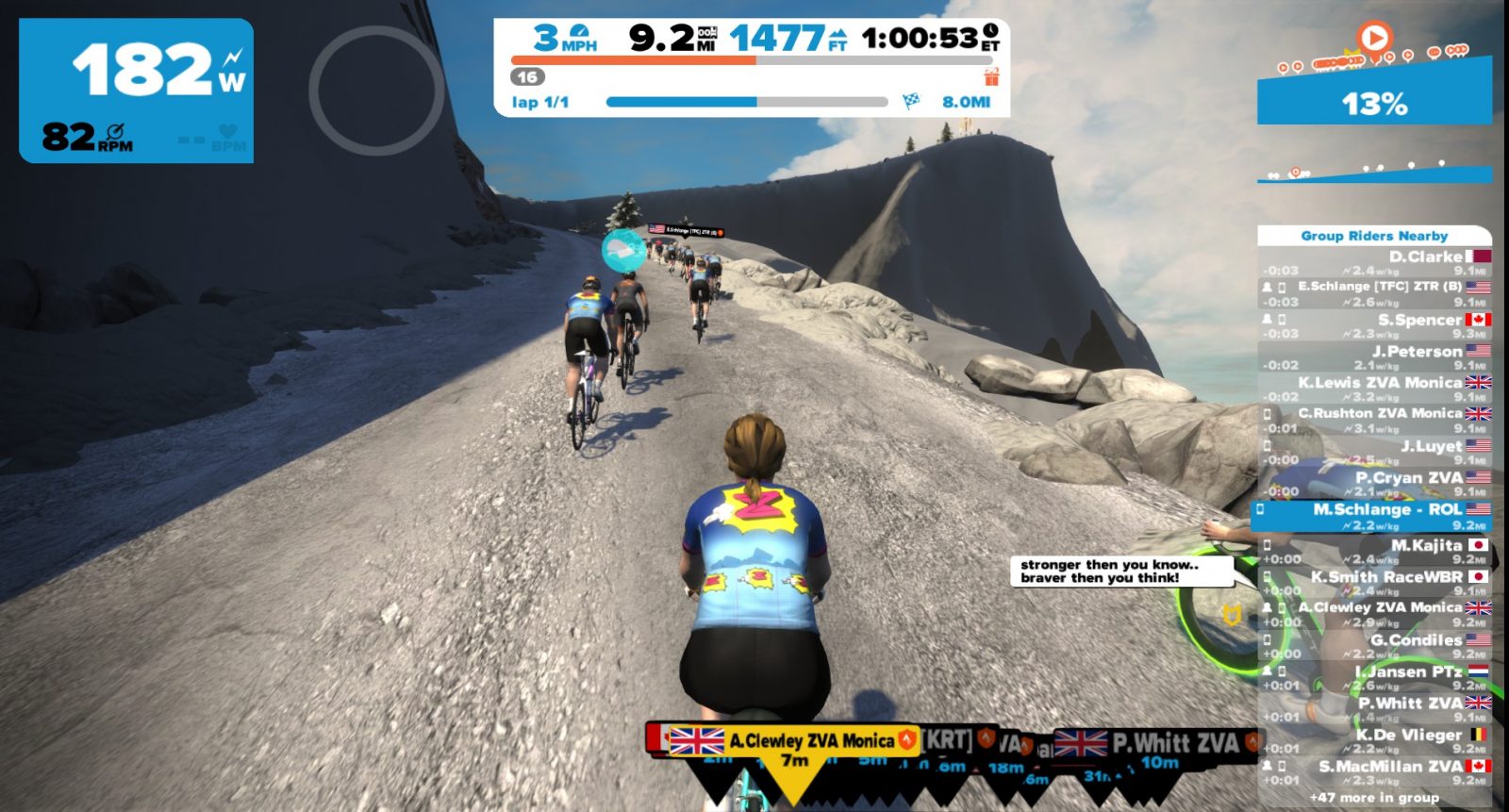Select I.Jansen PTz rider row
The image size is (1509, 812).
[1375, 677]
